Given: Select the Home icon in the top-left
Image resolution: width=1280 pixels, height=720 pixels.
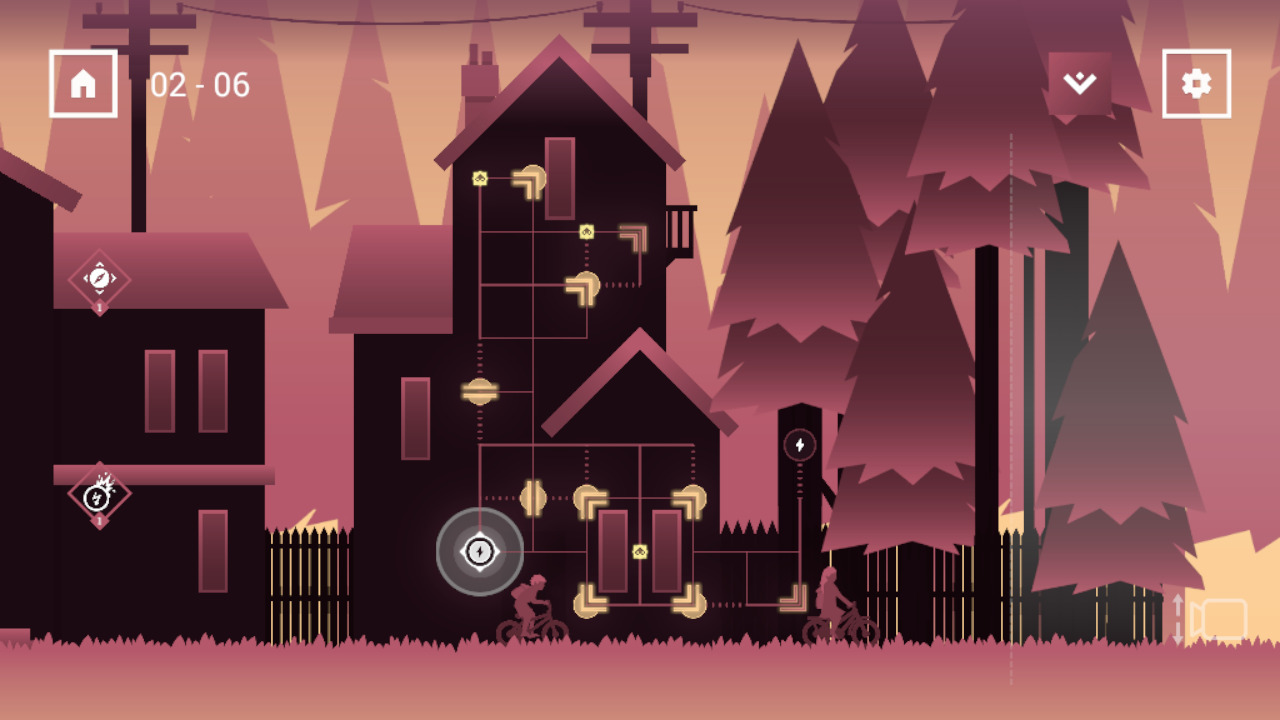Looking at the screenshot, I should coord(82,82).
